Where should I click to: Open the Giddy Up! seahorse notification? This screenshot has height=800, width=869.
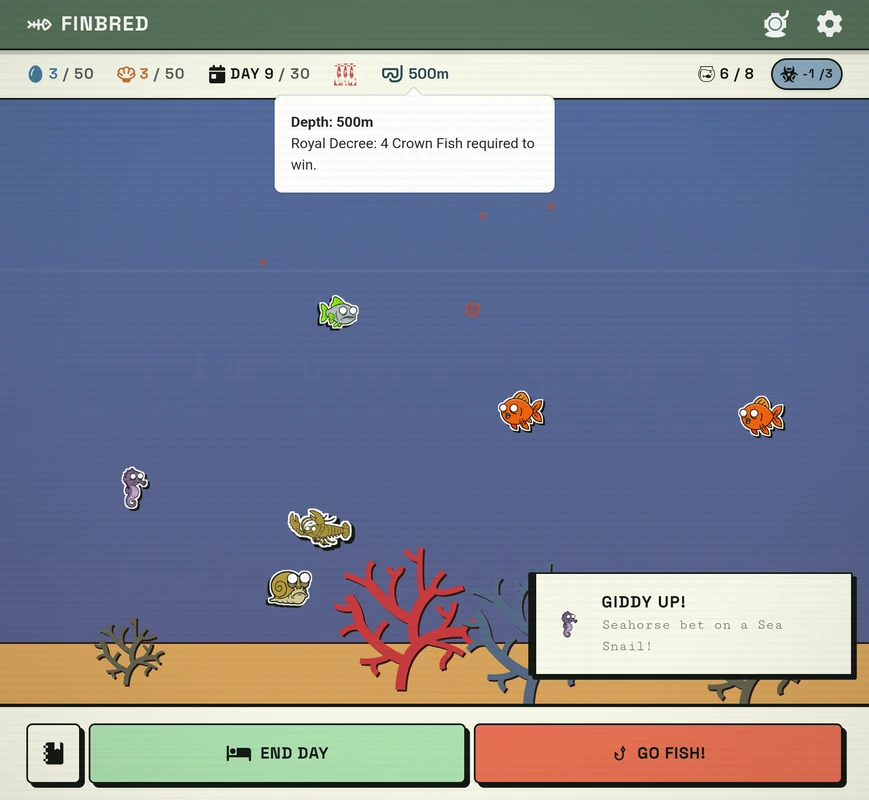click(x=690, y=624)
